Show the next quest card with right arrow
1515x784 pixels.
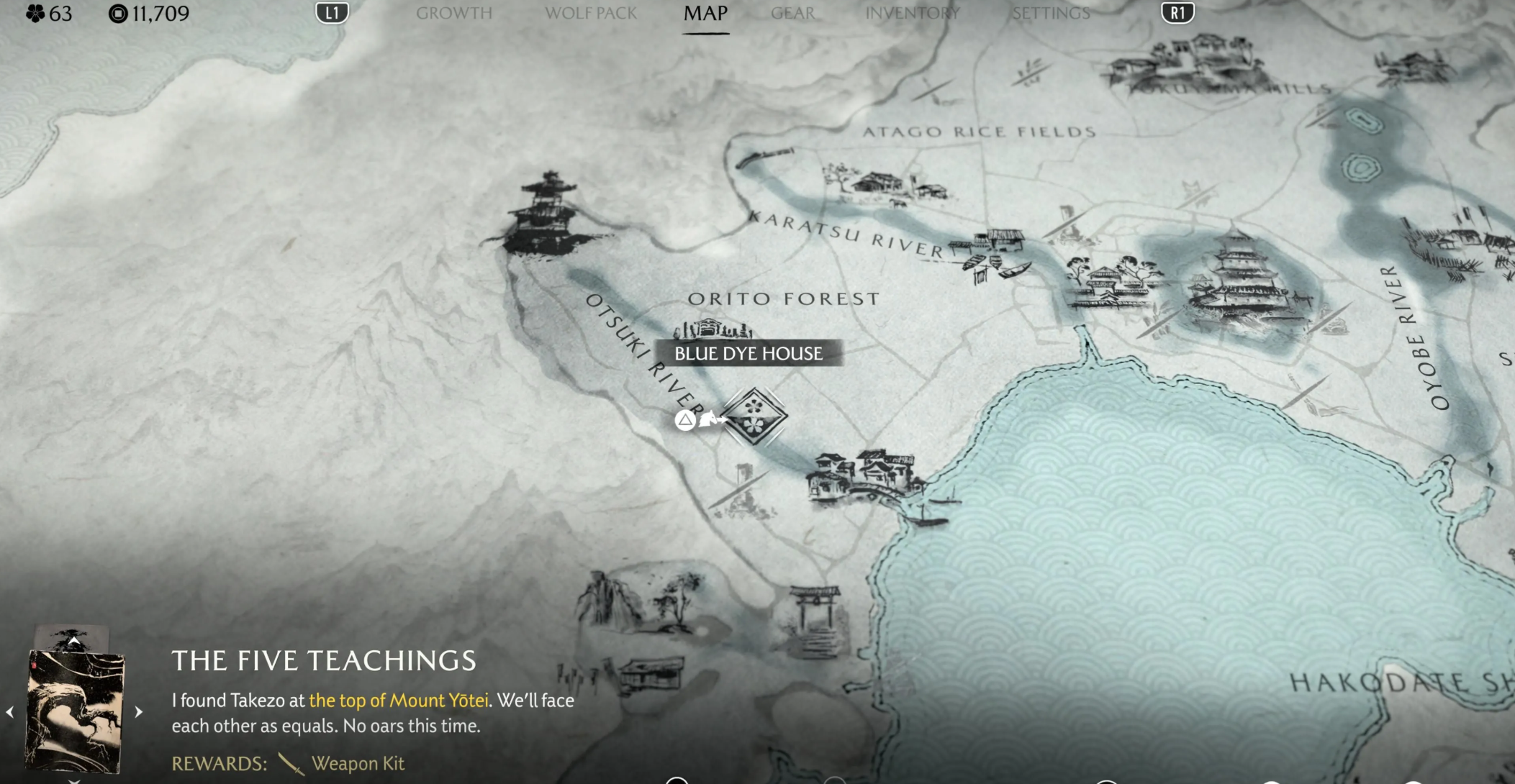[139, 711]
